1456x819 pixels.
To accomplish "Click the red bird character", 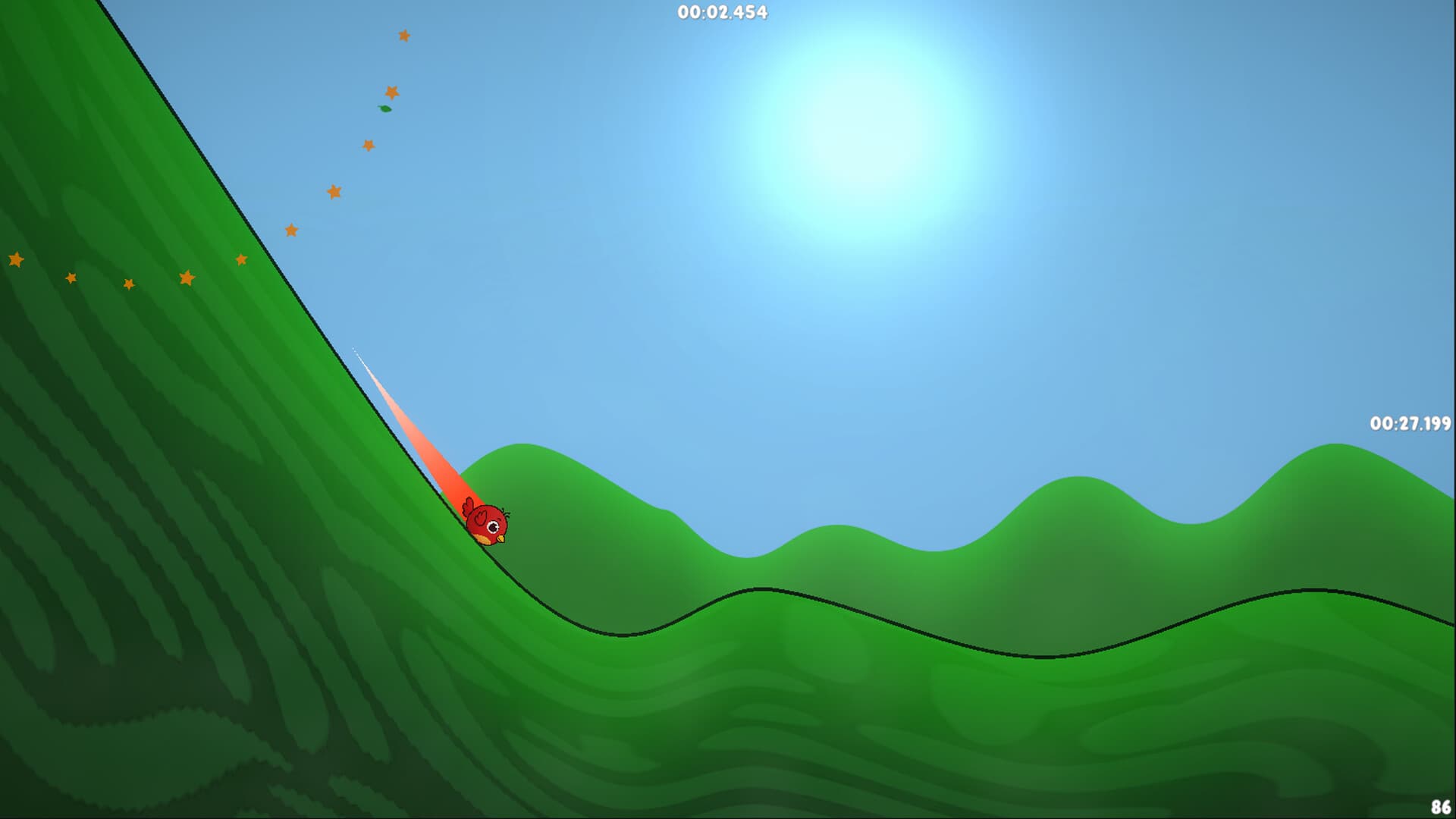I will [489, 523].
